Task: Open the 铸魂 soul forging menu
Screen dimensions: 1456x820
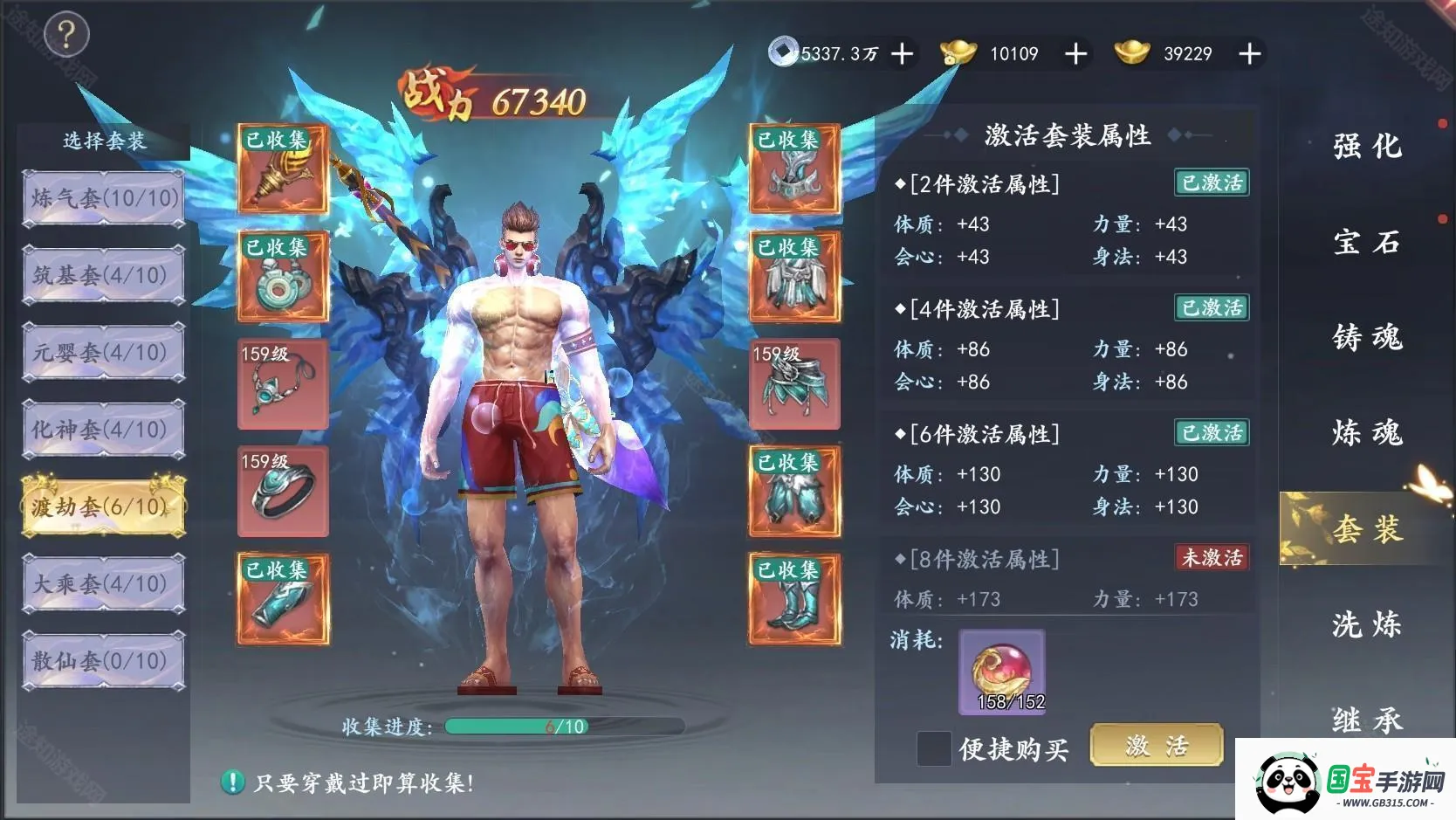Action: [x=1366, y=337]
